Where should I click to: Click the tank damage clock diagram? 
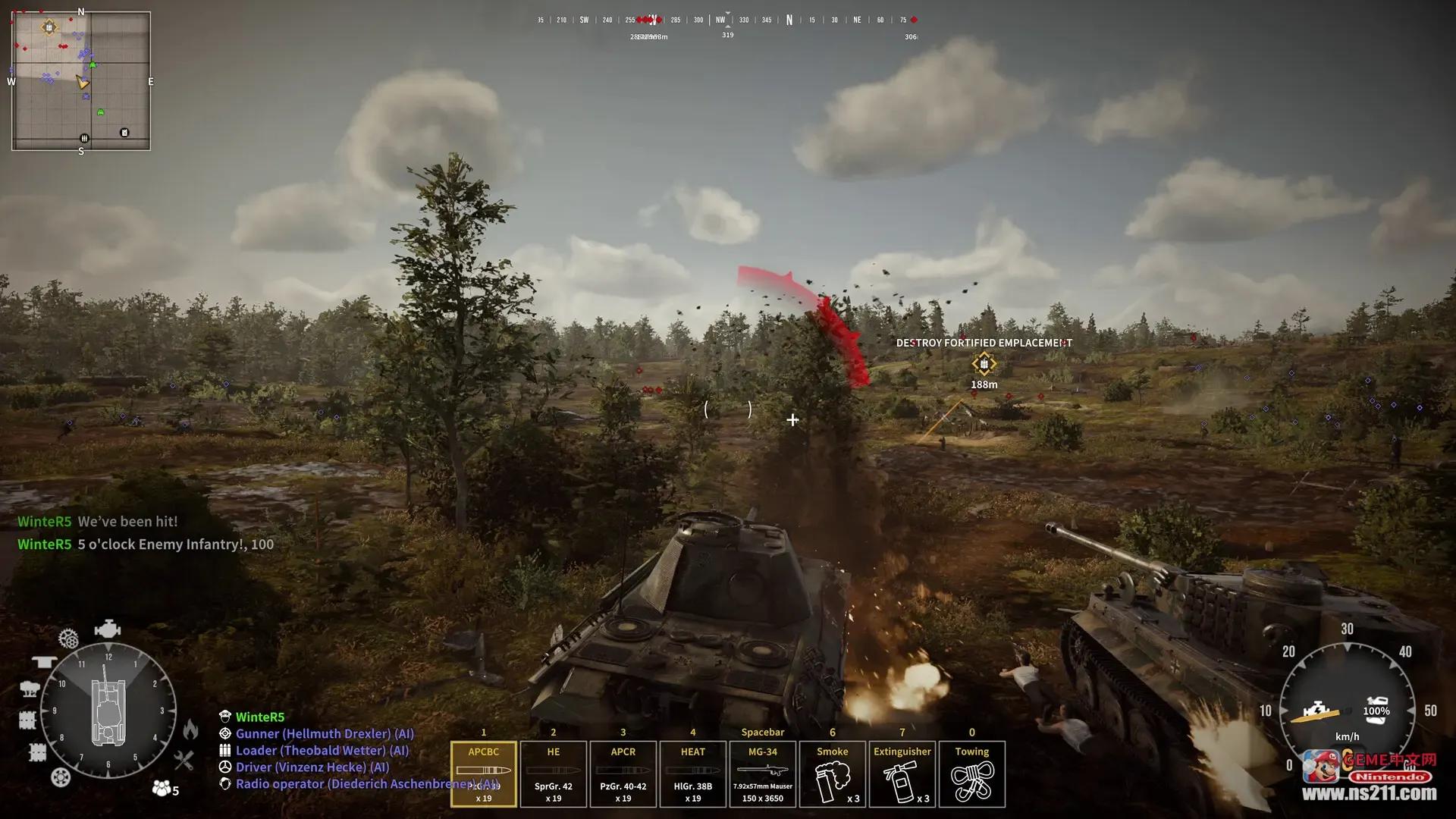coord(108,711)
